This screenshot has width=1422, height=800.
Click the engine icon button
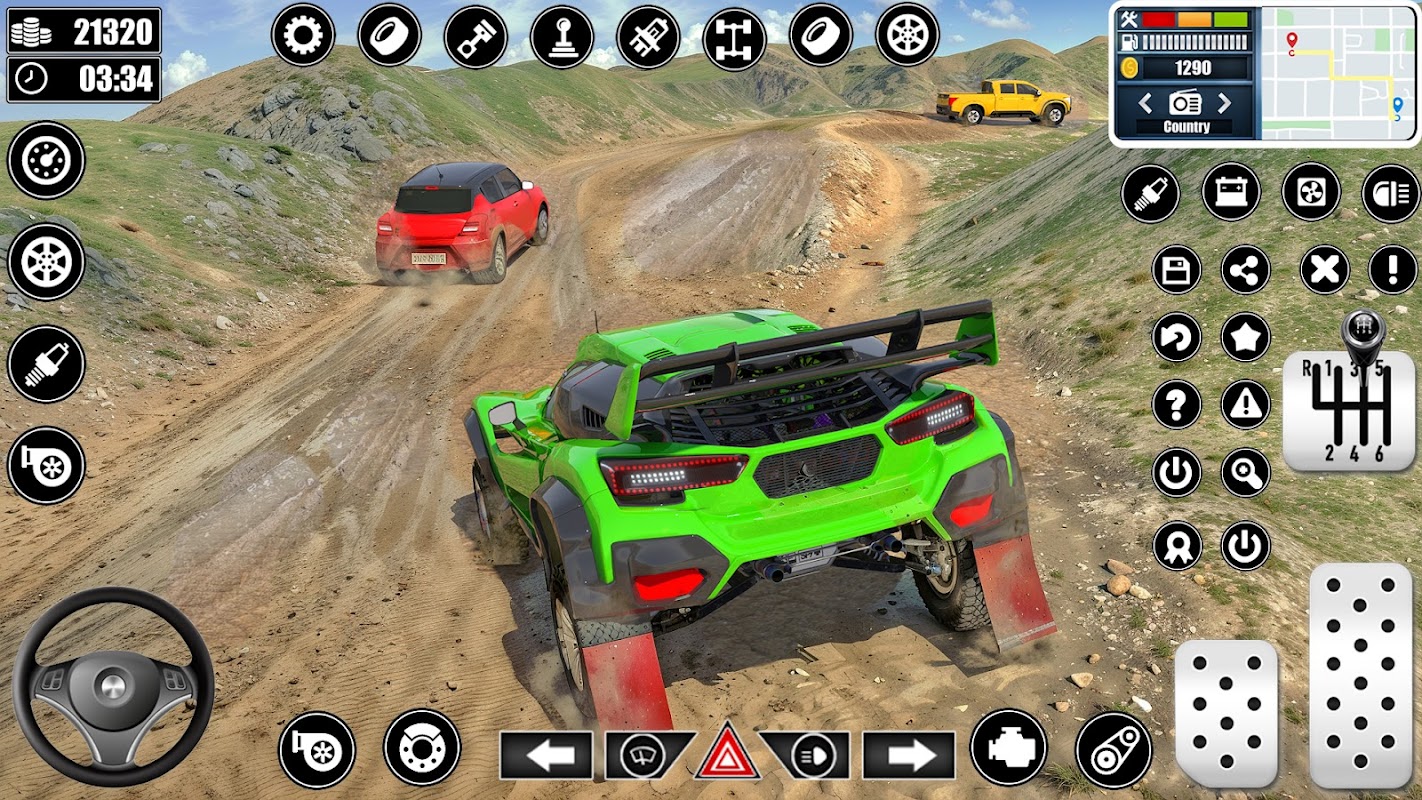tap(1008, 748)
